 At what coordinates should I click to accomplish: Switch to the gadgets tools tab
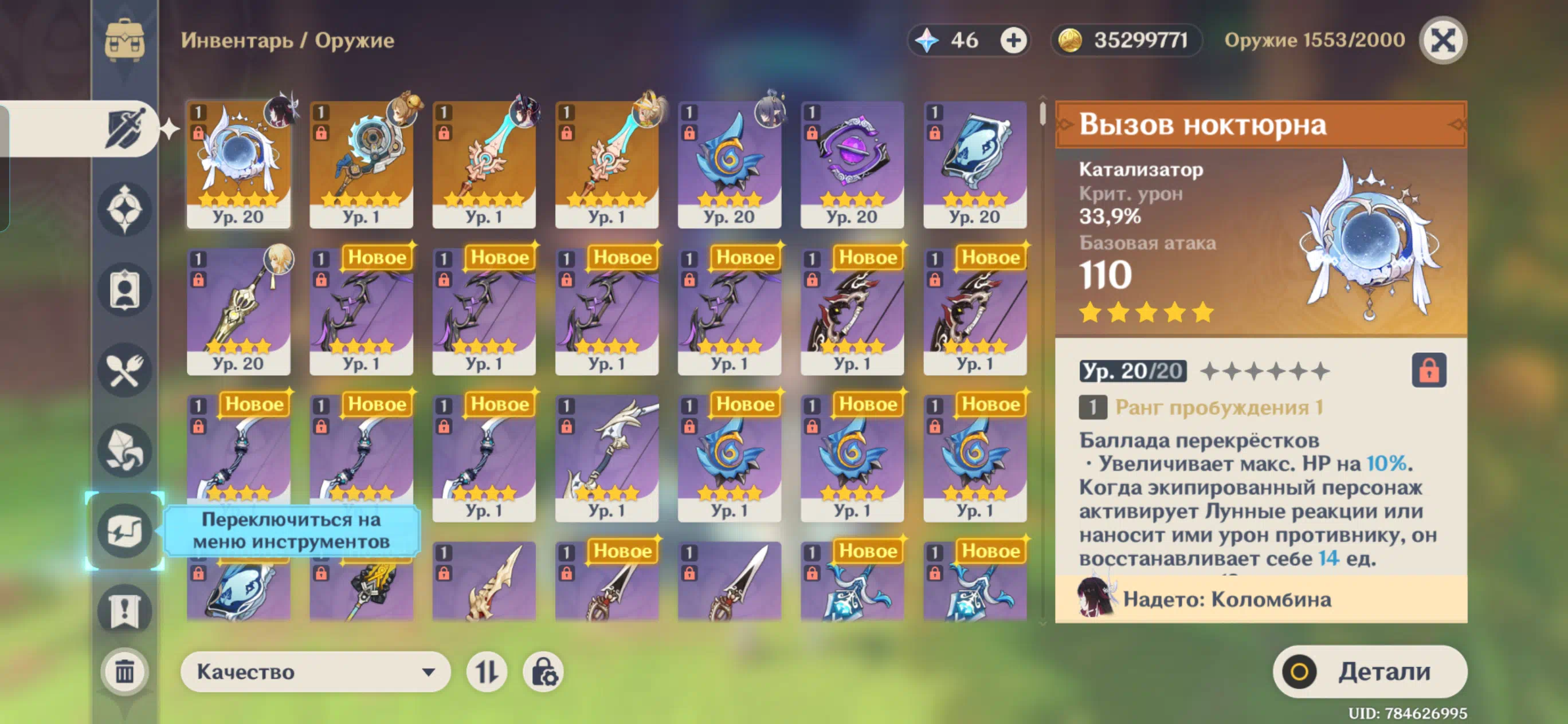[x=125, y=530]
